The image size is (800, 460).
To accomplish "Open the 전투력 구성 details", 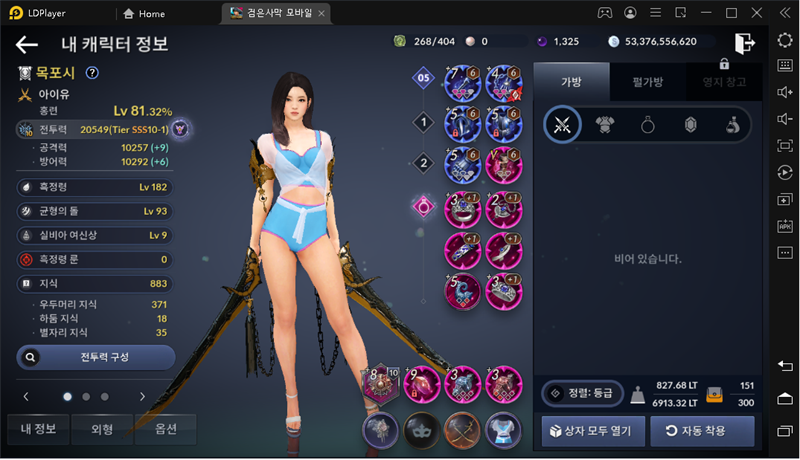I will pos(96,357).
